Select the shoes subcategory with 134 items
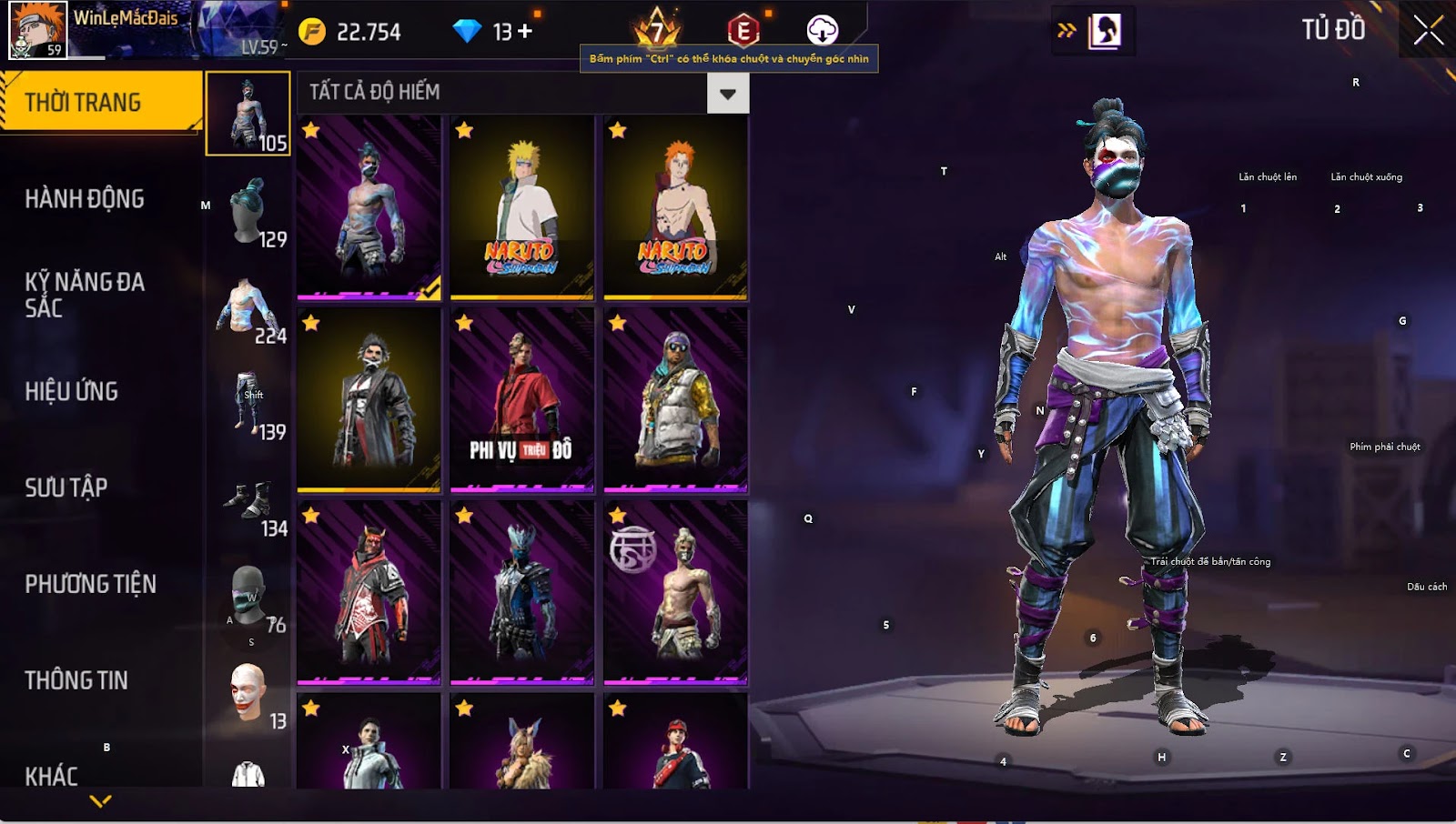Image resolution: width=1456 pixels, height=824 pixels. (x=248, y=499)
